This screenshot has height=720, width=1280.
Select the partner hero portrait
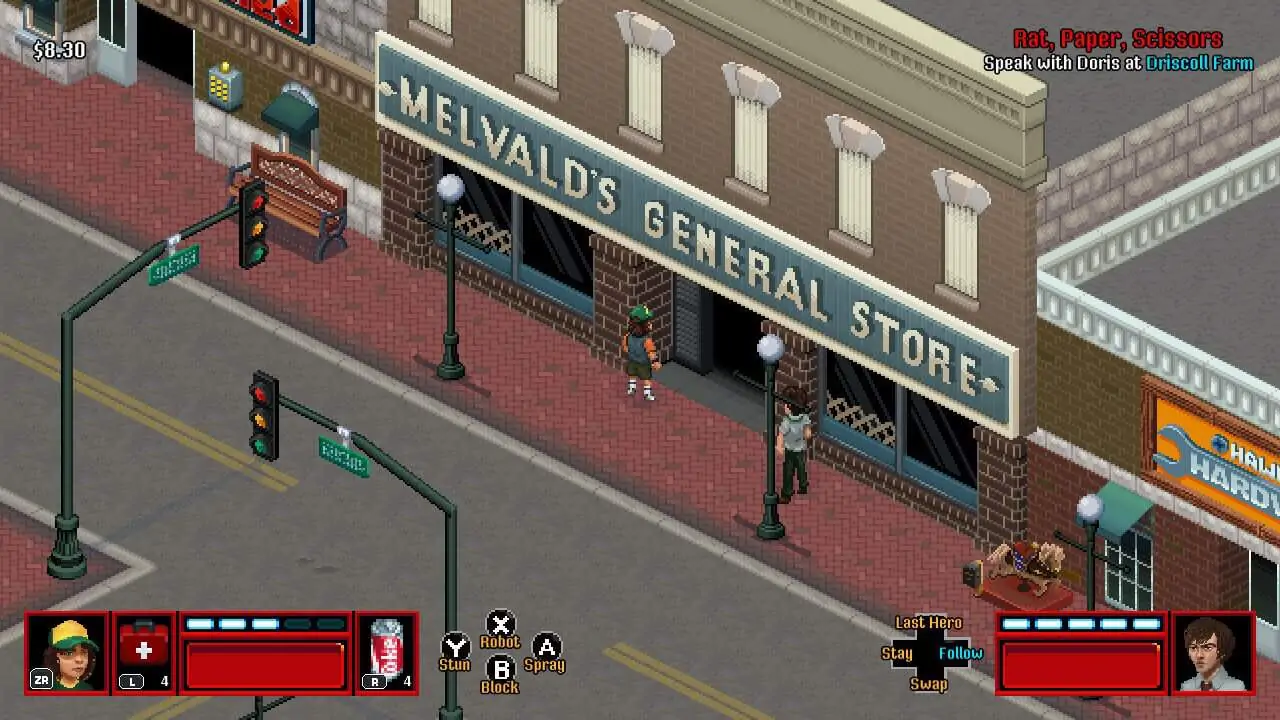point(1213,652)
